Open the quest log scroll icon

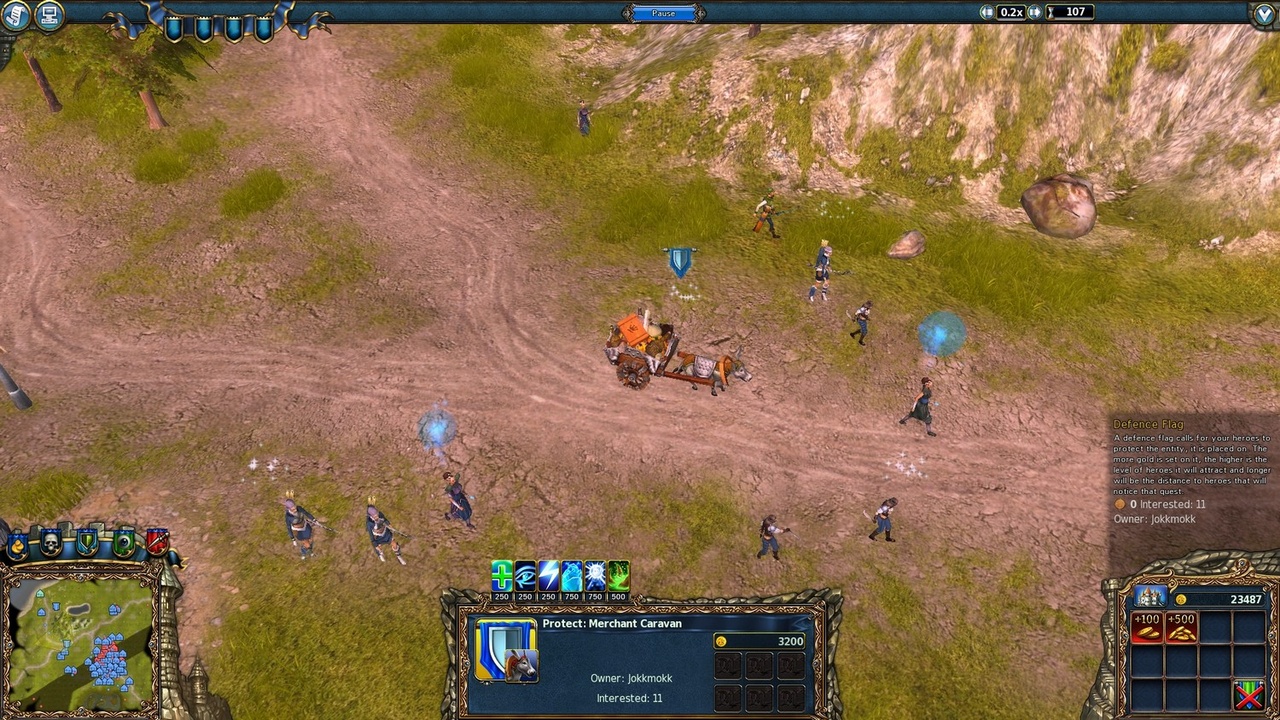(14, 15)
